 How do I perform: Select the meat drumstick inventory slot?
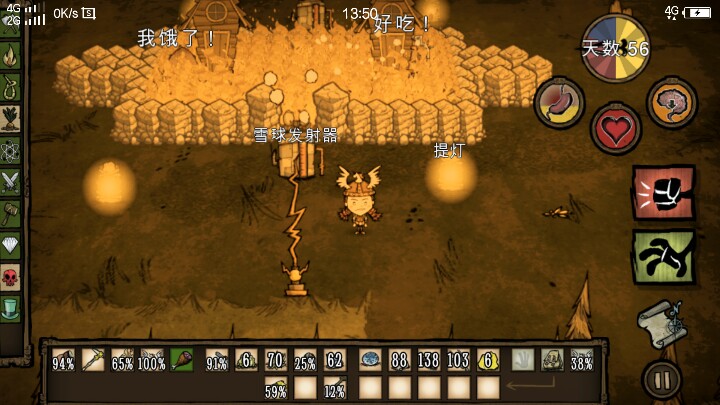pyautogui.click(x=184, y=360)
